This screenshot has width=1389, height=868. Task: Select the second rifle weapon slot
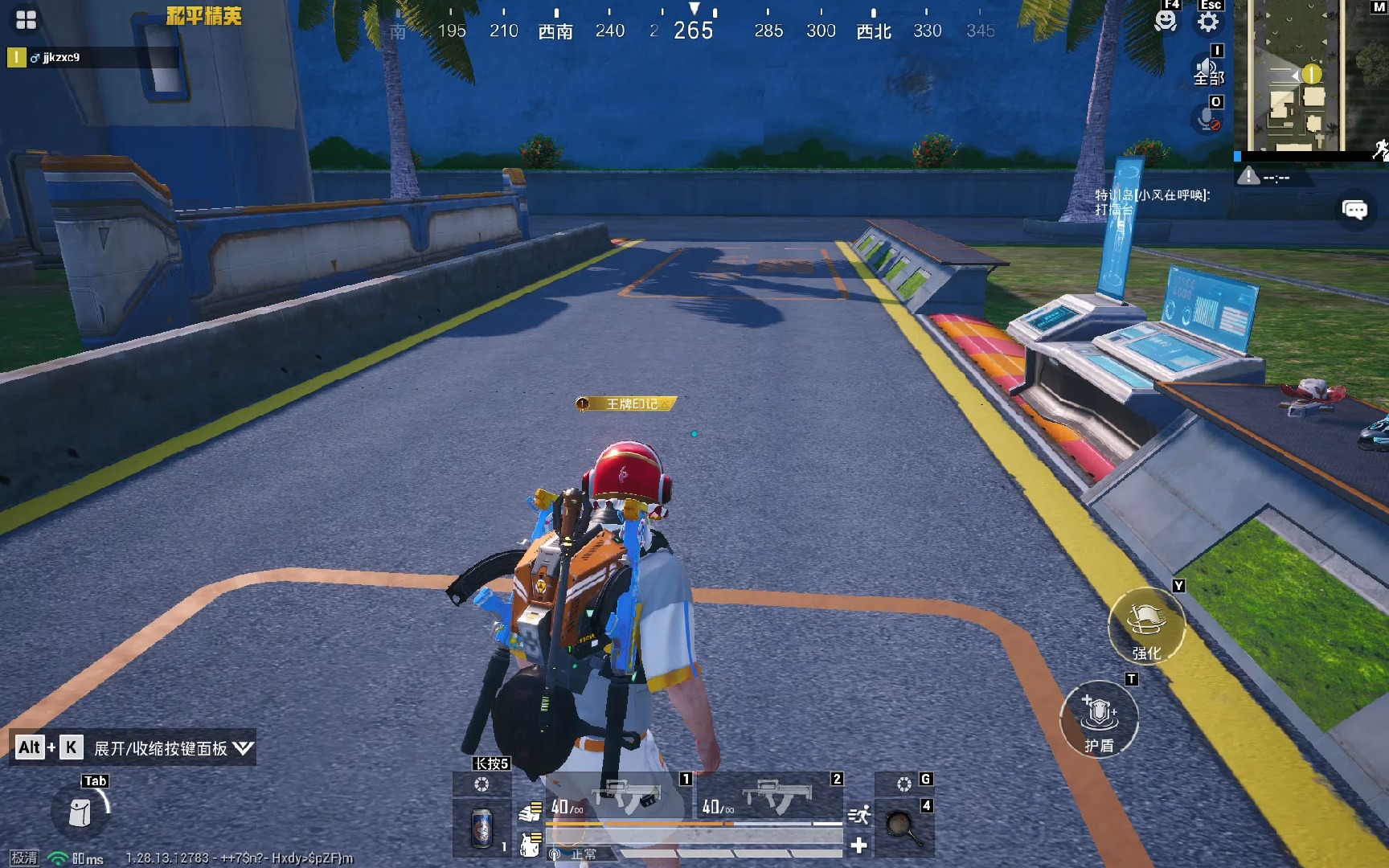770,797
